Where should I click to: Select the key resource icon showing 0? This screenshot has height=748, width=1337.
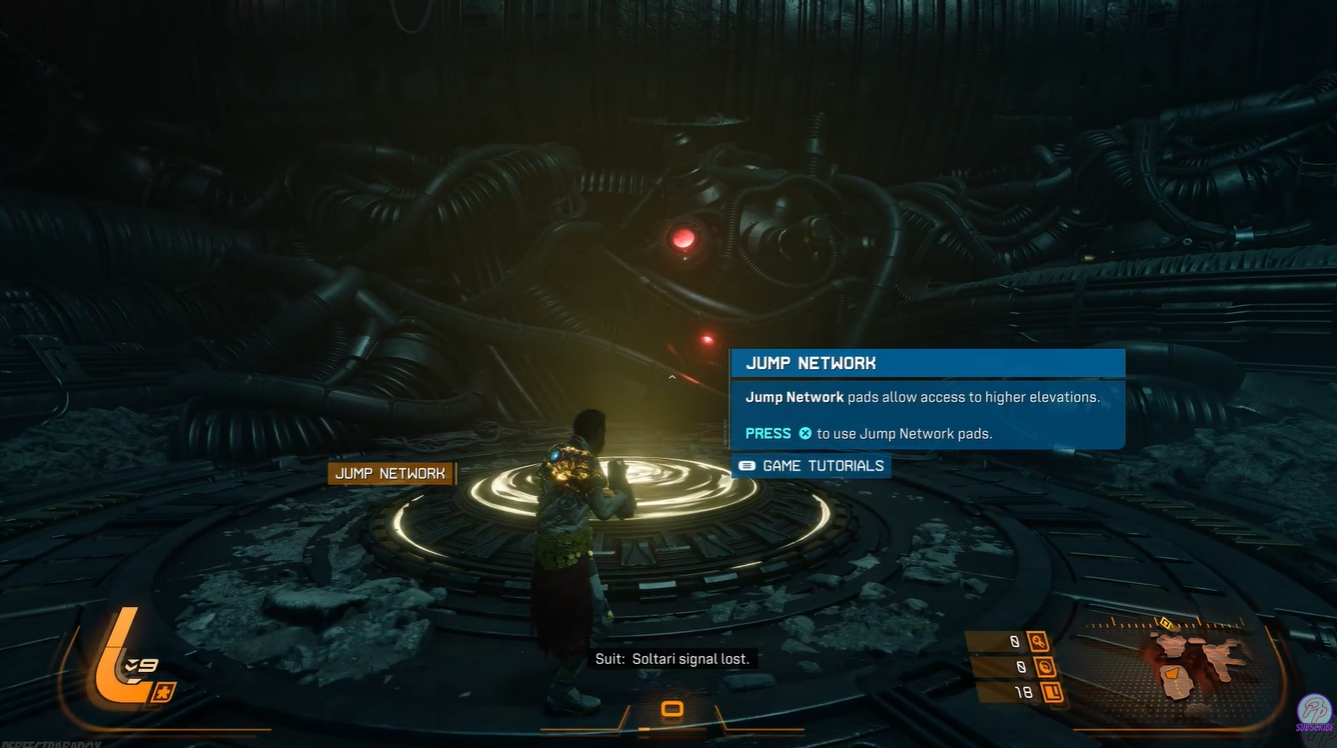[1037, 641]
